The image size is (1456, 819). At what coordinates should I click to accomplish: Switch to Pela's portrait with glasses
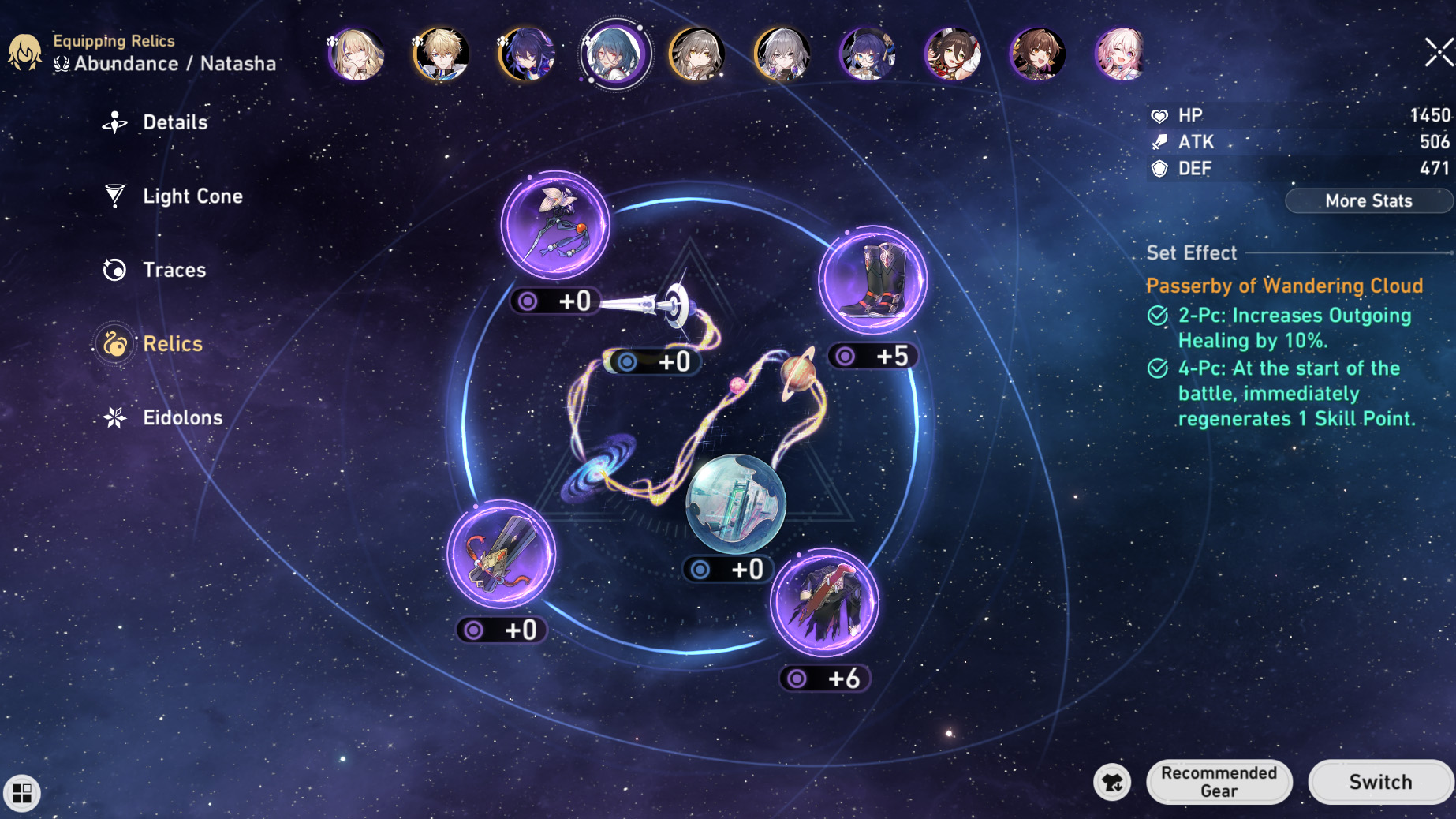coord(867,54)
